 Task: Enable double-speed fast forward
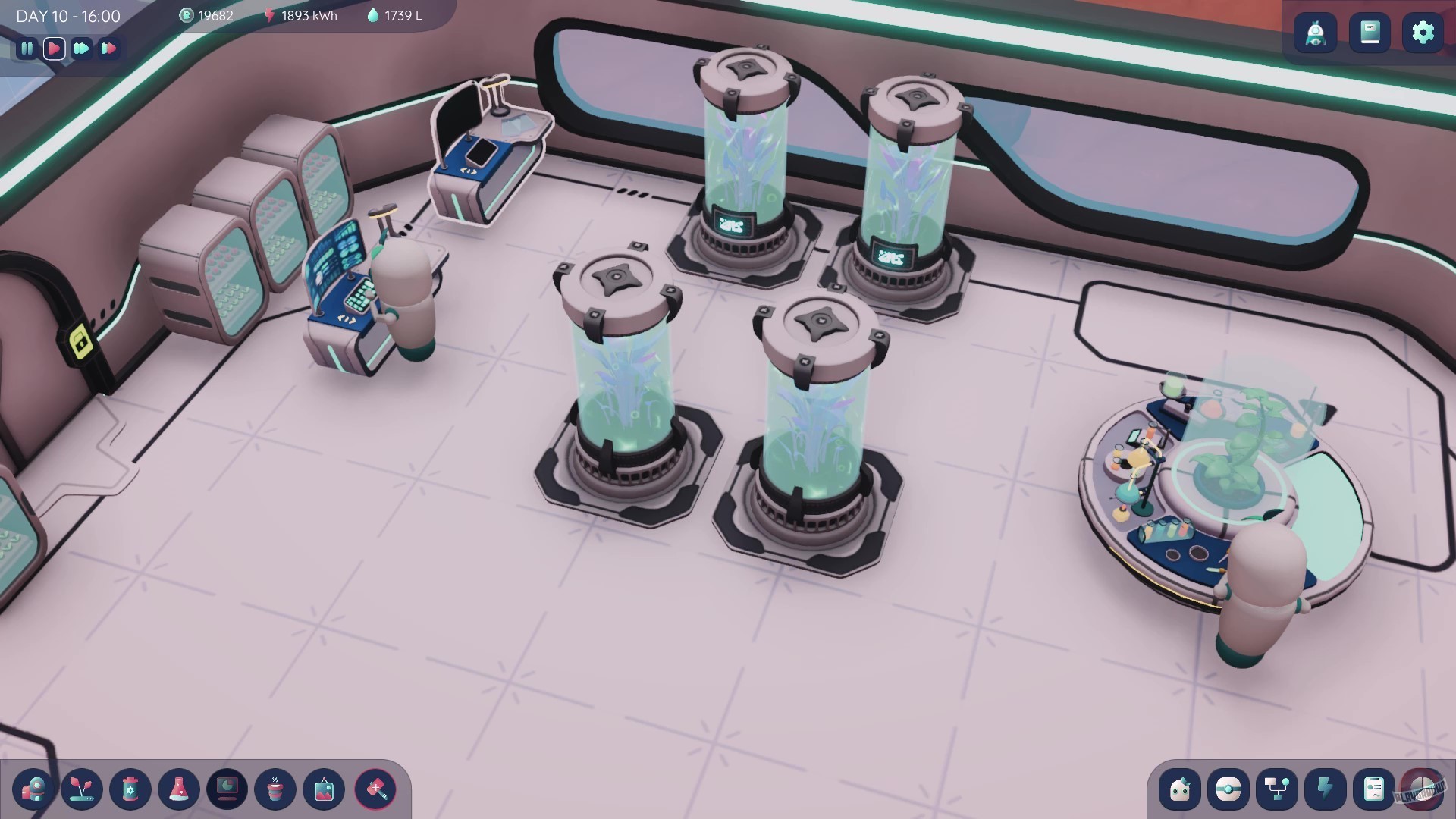click(x=82, y=49)
